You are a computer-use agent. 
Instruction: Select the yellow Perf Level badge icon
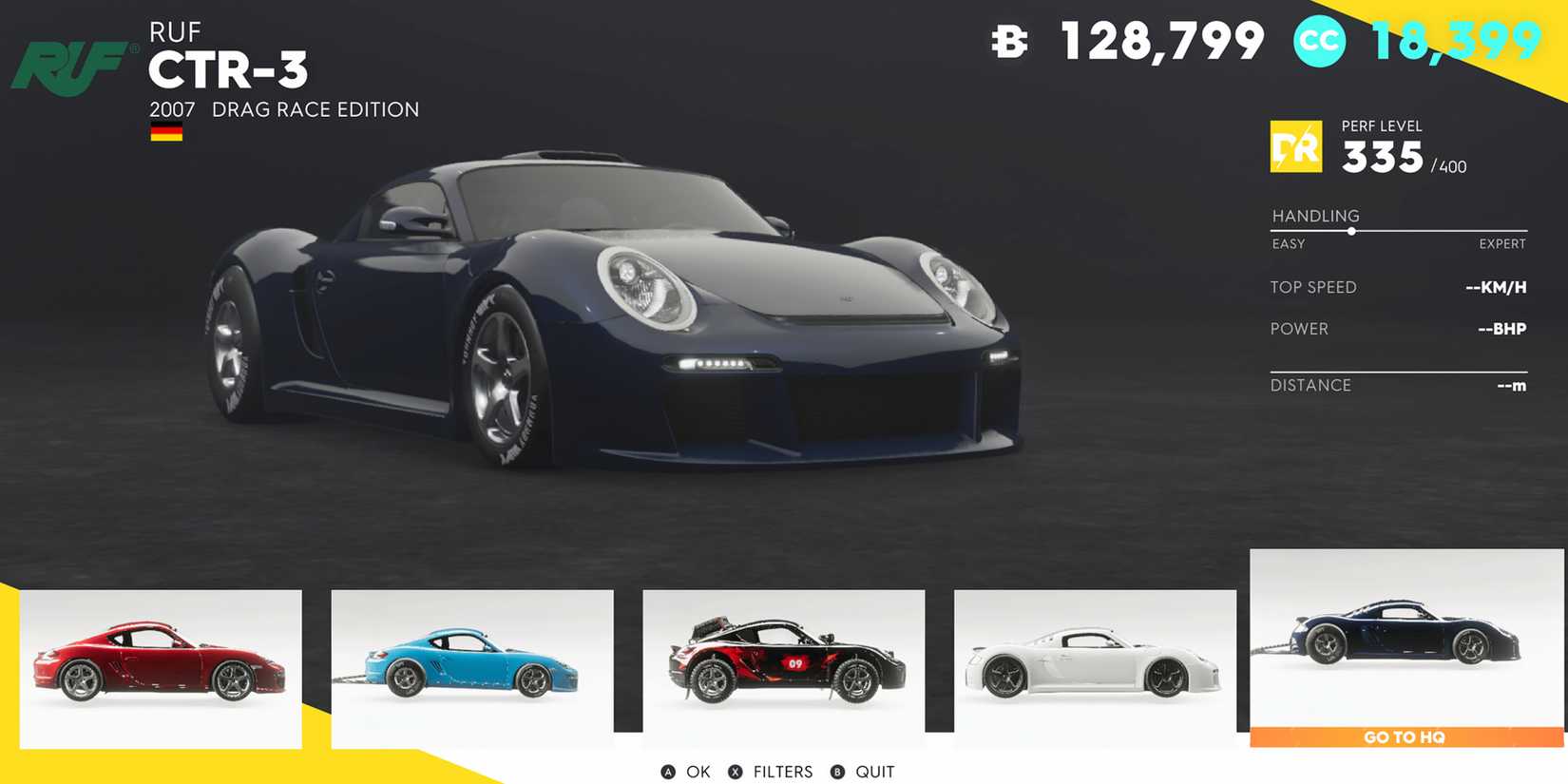coord(1296,147)
